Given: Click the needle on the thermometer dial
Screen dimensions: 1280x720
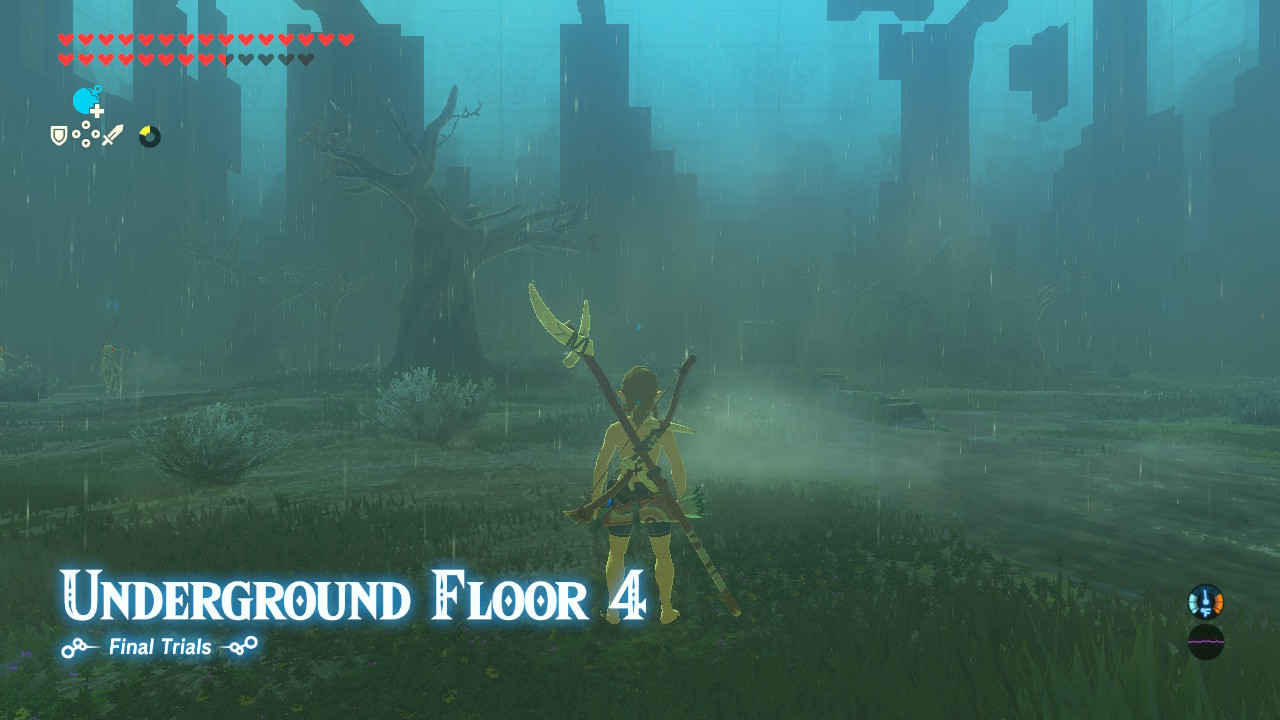Looking at the screenshot, I should [1205, 594].
